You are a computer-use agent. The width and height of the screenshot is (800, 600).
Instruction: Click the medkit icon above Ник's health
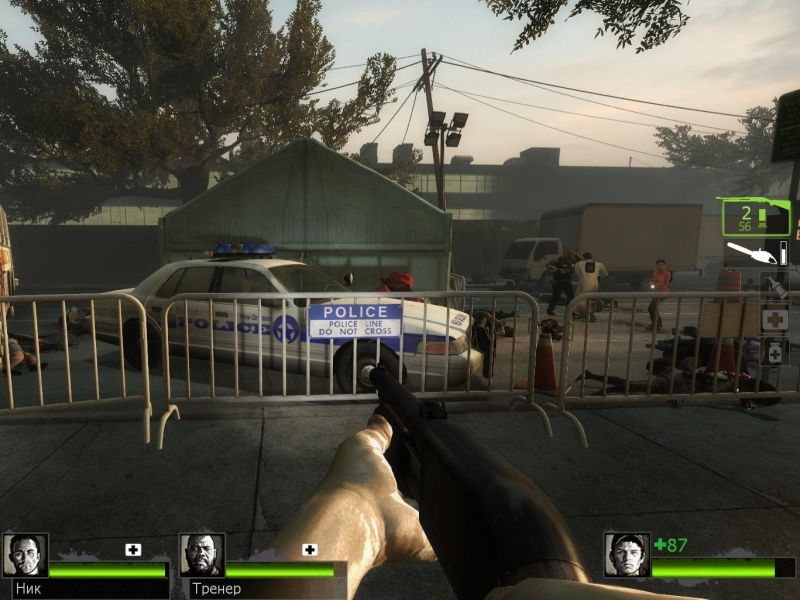click(x=133, y=549)
